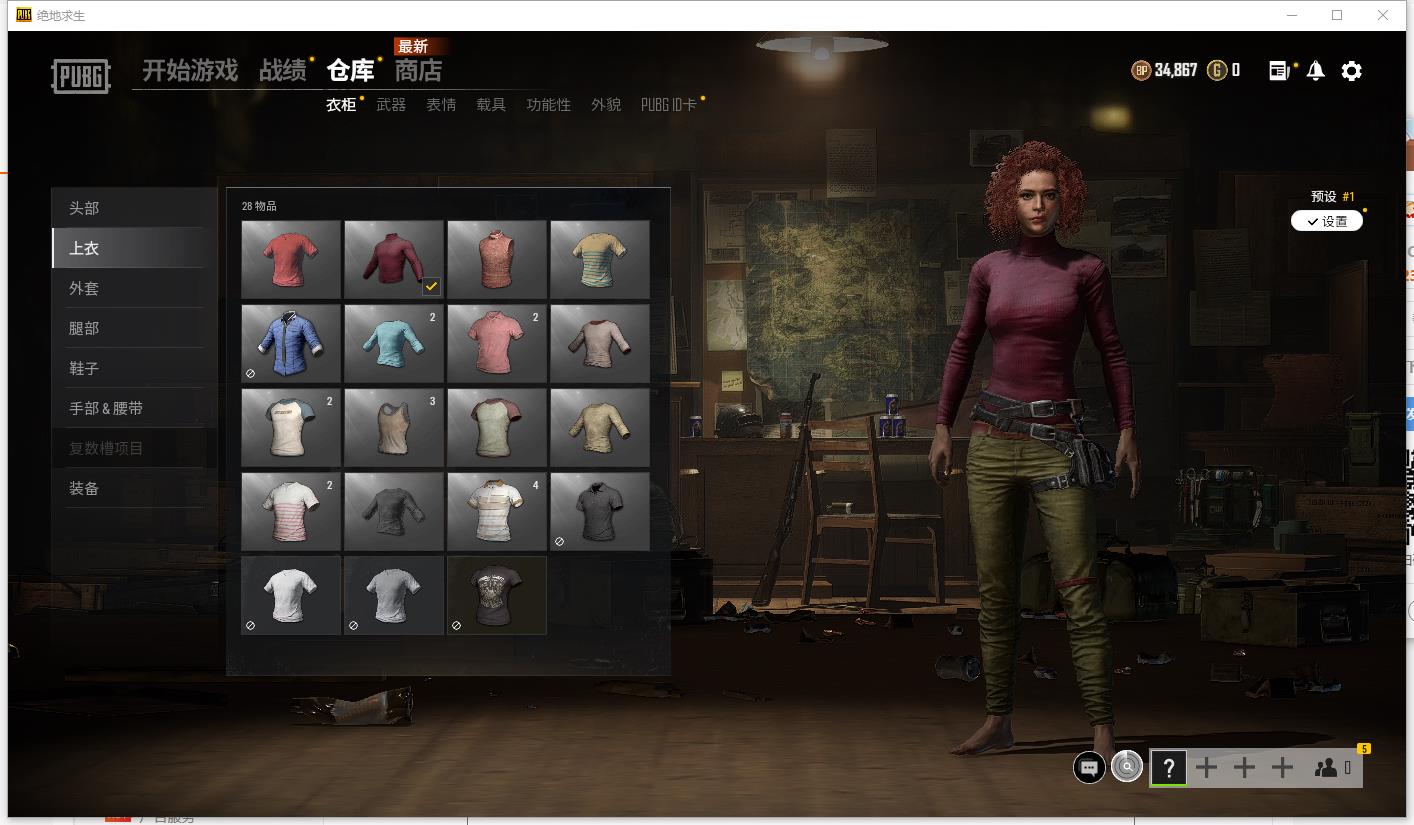The width and height of the screenshot is (1414, 825).
Task: Choose the 鞋子 shoes category
Action: point(84,368)
